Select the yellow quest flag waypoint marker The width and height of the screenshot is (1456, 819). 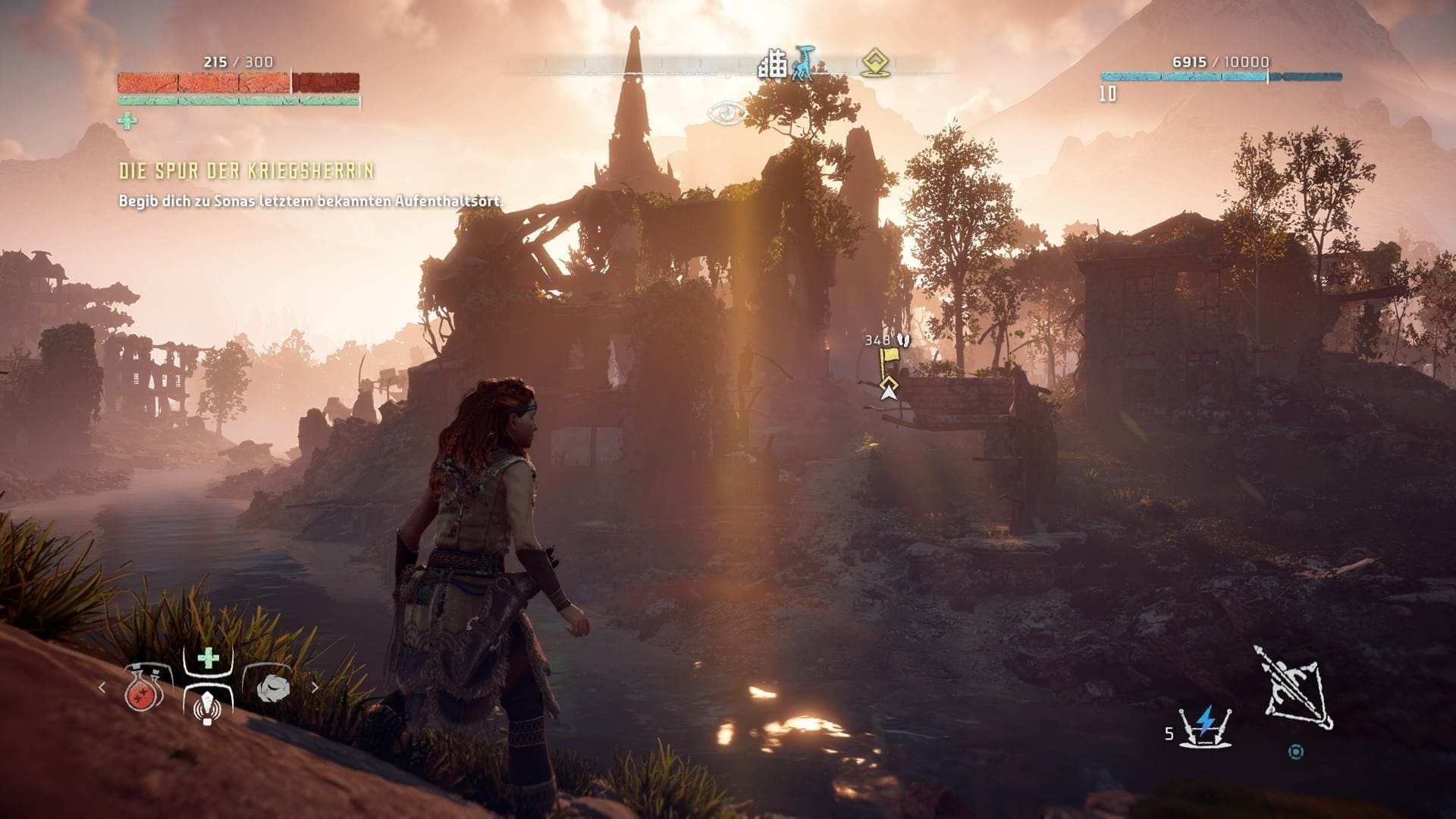tap(887, 360)
